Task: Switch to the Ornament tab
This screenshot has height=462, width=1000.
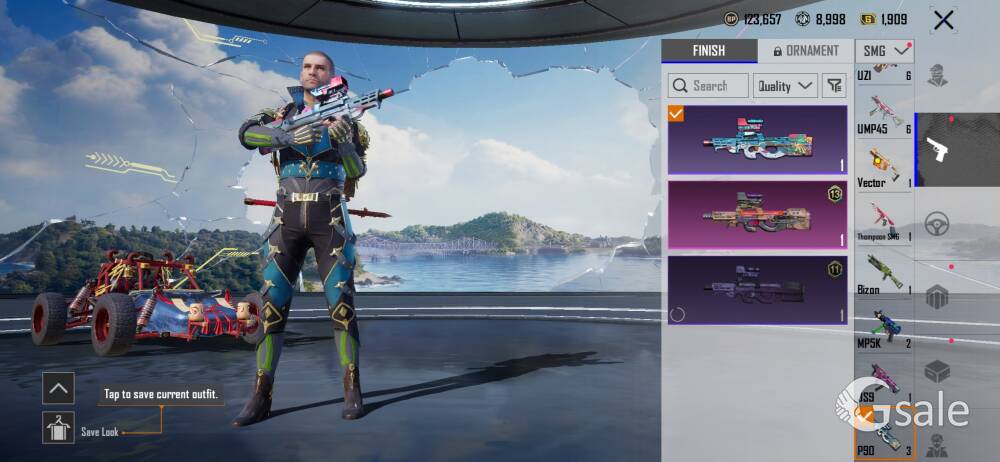Action: (805, 51)
